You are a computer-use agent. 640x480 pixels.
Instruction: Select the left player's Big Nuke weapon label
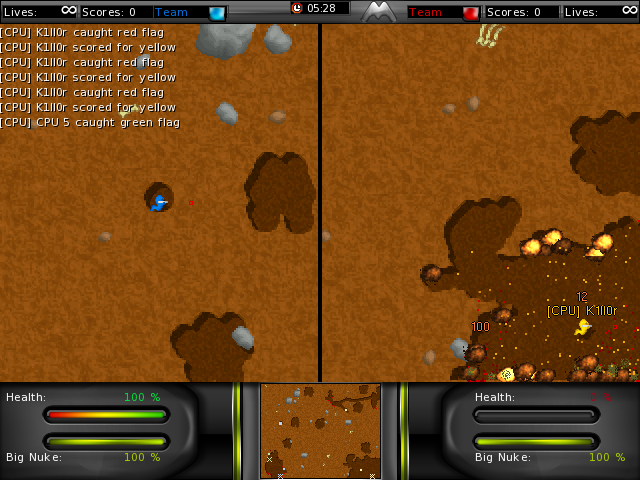click(34, 457)
